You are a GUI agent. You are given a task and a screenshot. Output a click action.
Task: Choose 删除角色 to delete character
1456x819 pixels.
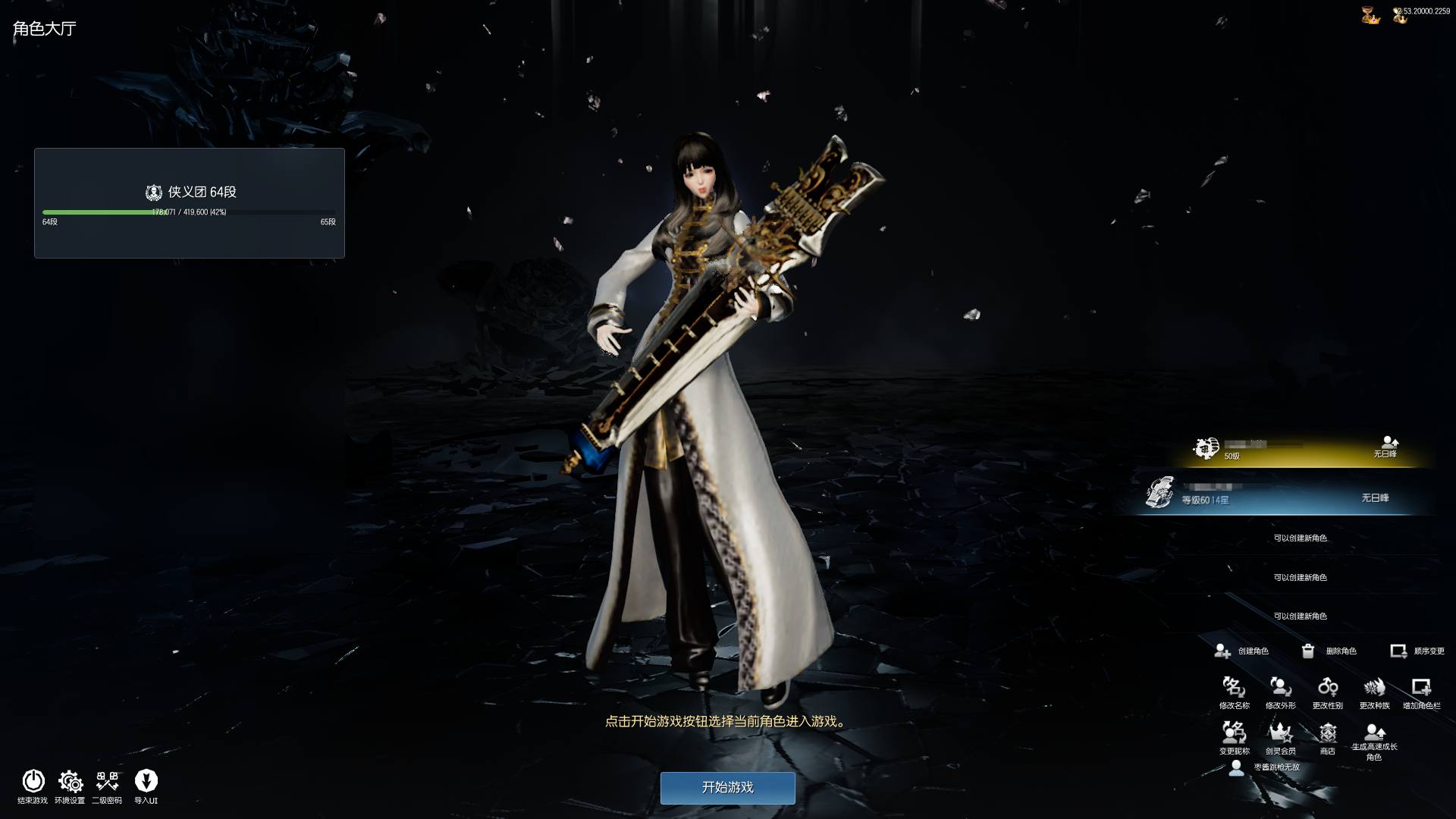pyautogui.click(x=1329, y=651)
